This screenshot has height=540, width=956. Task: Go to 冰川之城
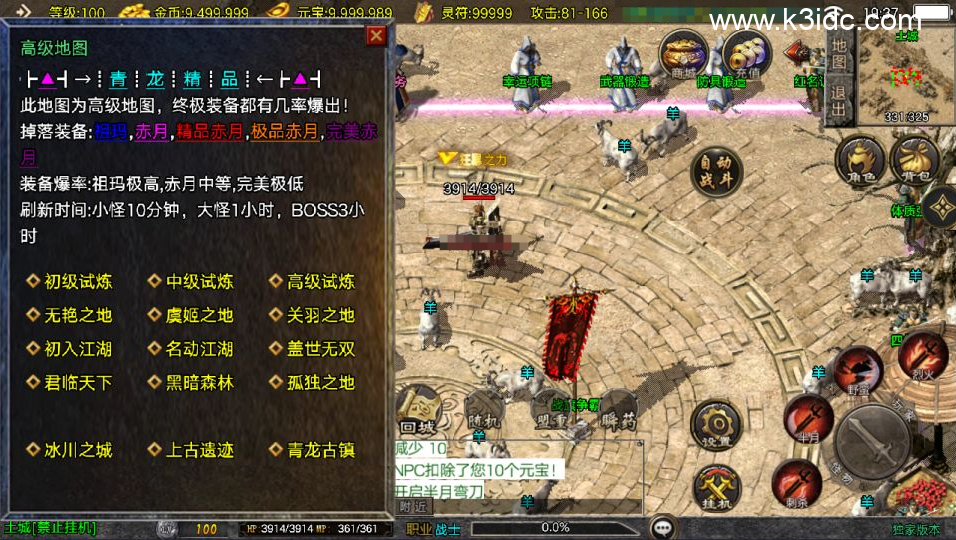tap(77, 450)
